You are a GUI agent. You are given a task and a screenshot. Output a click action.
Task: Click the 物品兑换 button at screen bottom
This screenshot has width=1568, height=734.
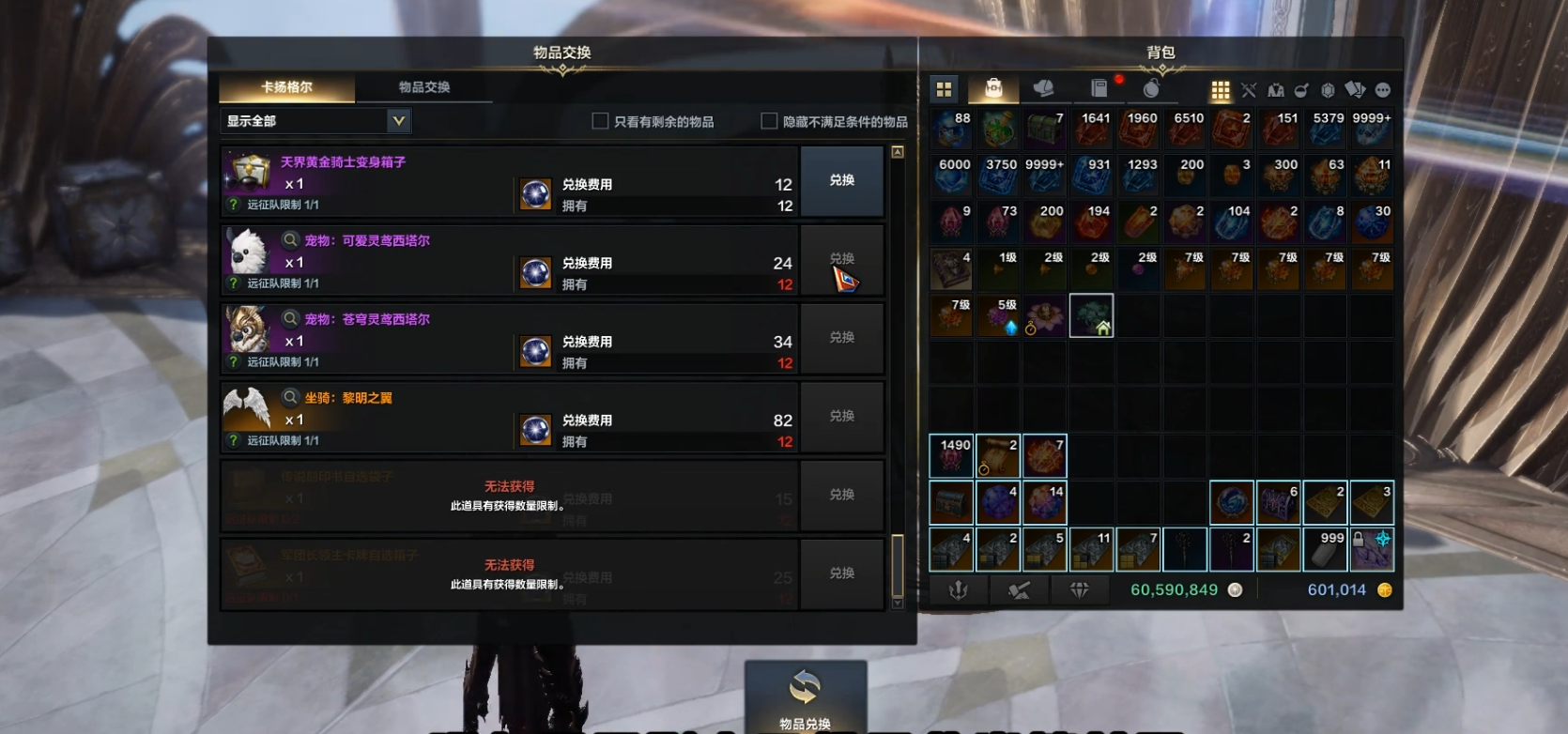805,697
